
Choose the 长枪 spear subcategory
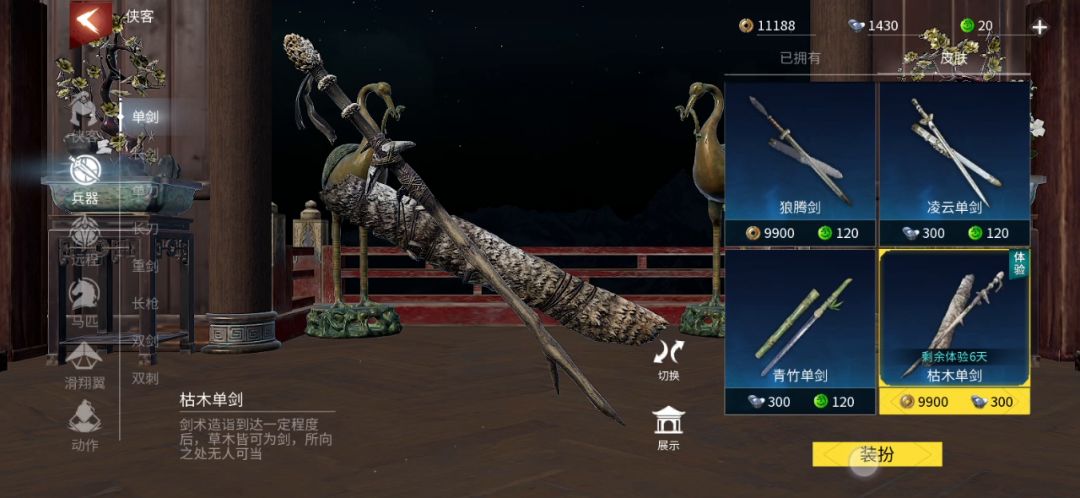pos(145,303)
